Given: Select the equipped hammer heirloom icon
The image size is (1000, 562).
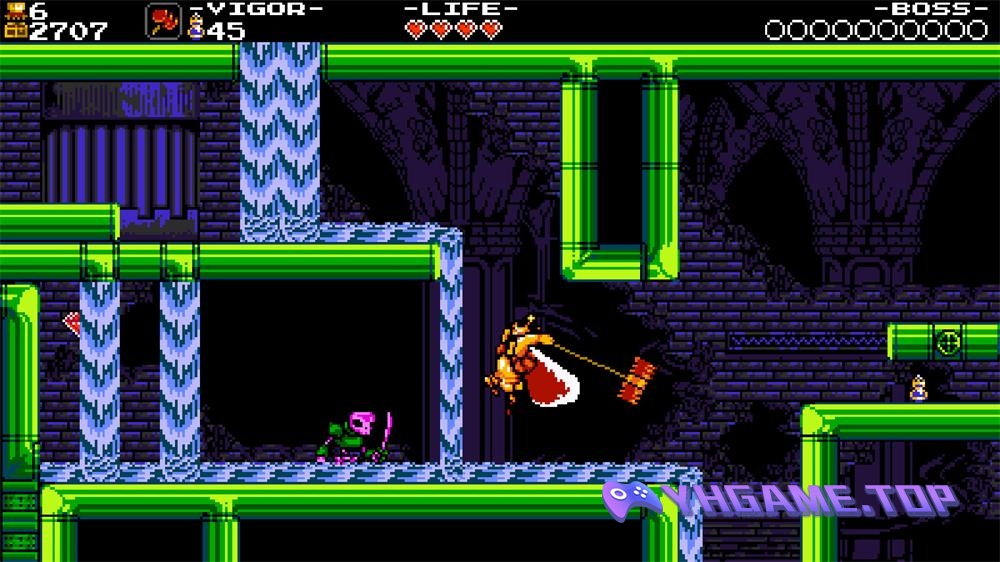Looking at the screenshot, I should pos(163,21).
